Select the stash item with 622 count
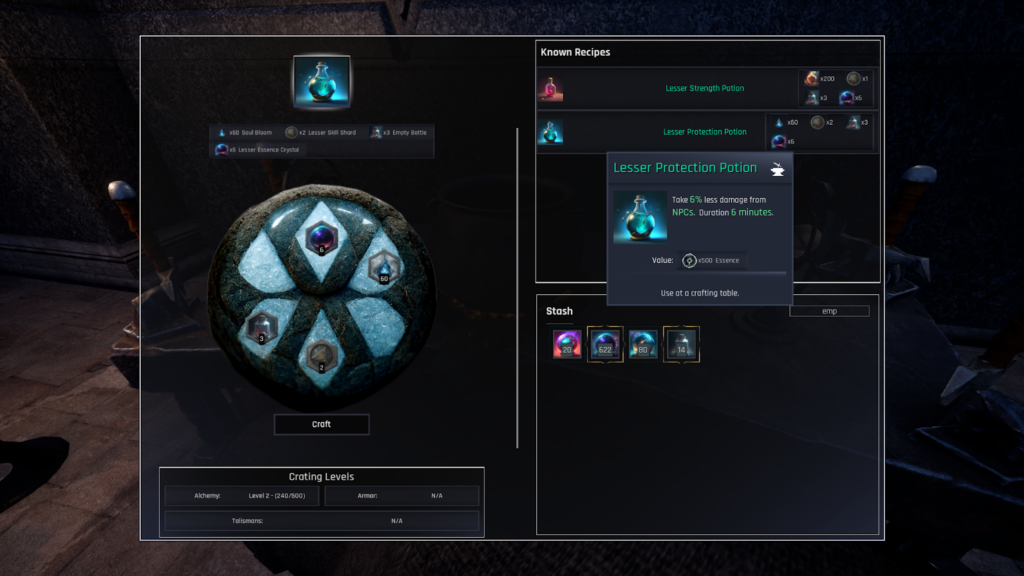This screenshot has height=576, width=1024. (x=605, y=344)
